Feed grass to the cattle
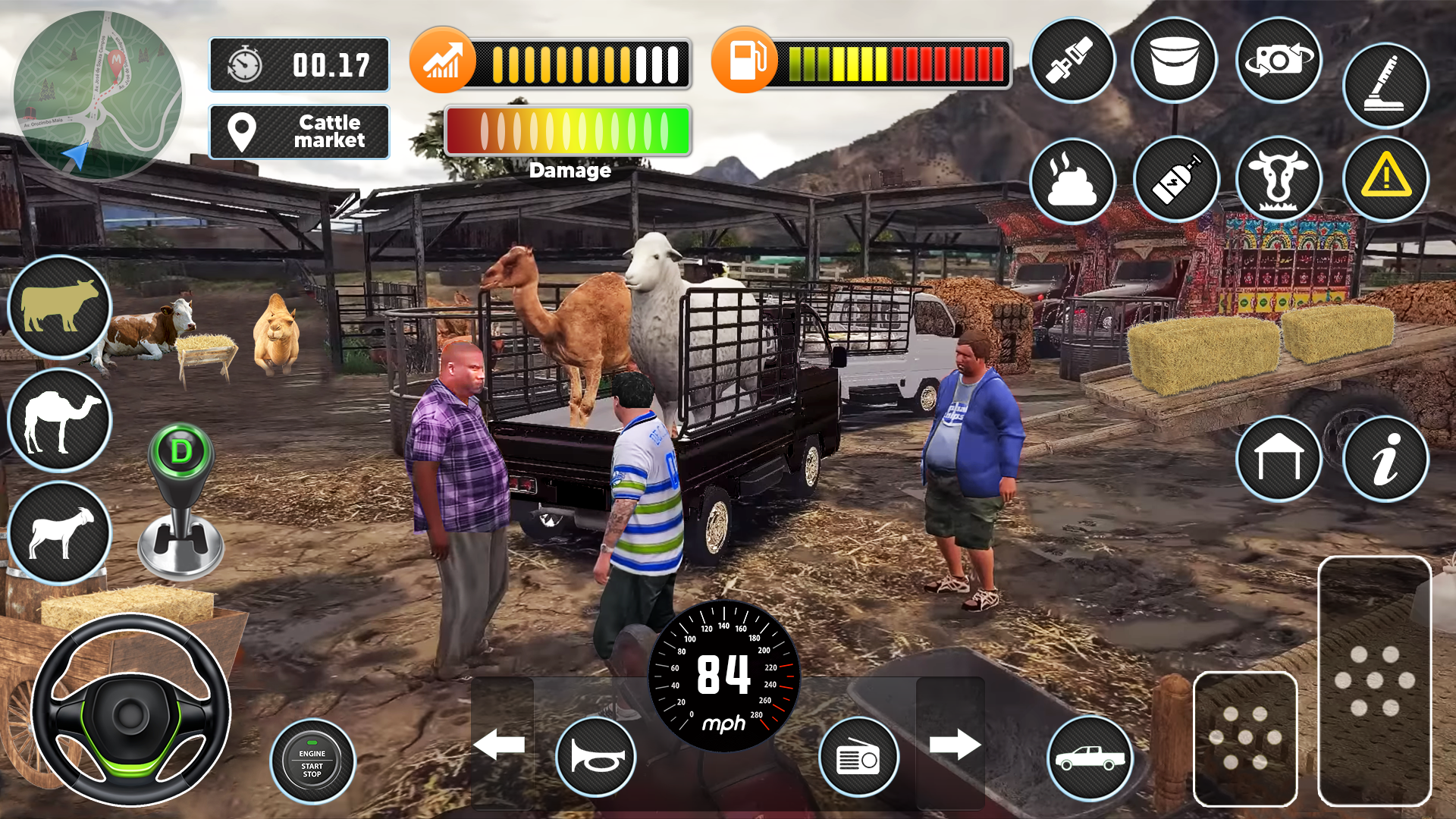Screen dimensions: 1456x819 point(1279,179)
